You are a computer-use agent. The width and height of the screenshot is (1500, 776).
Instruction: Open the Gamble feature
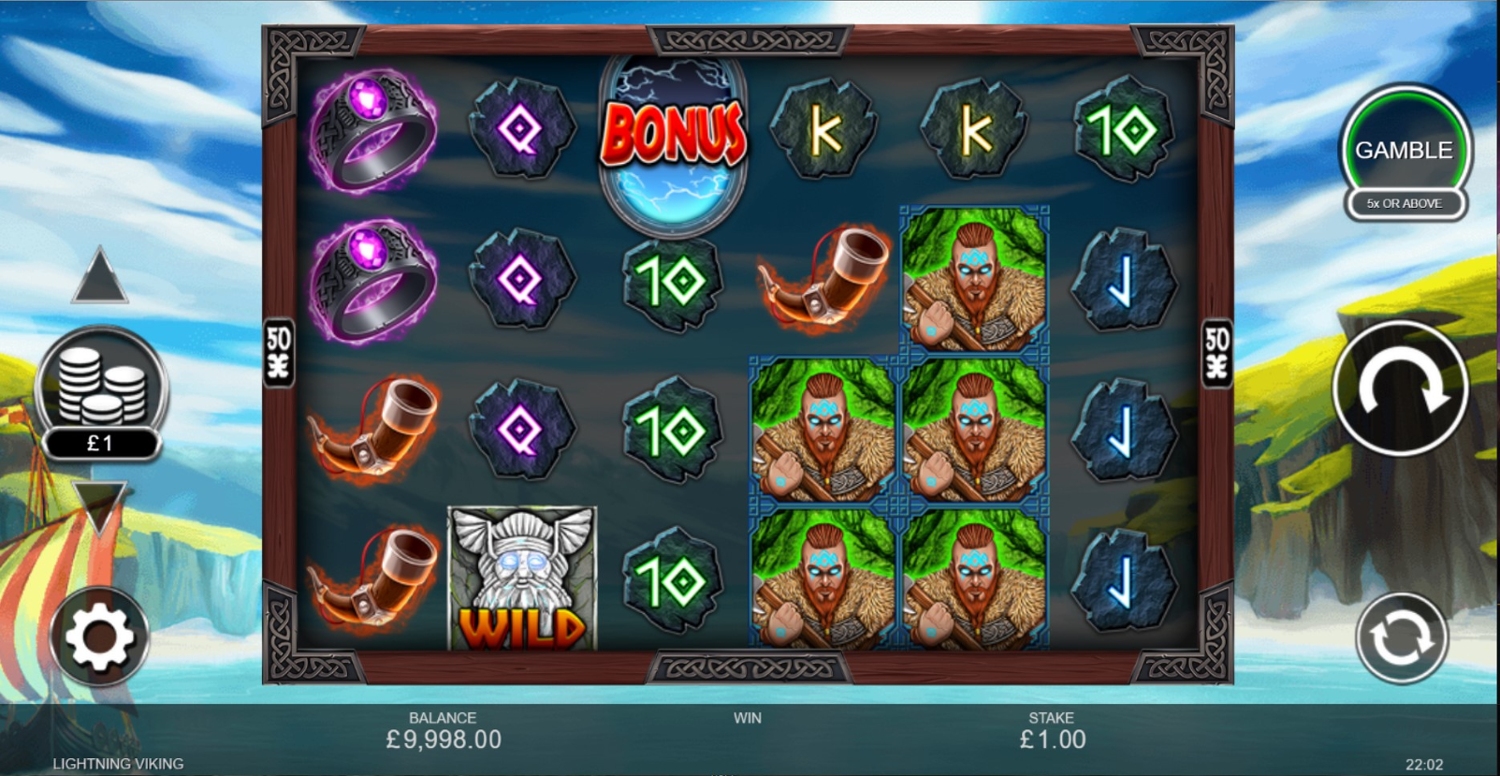(x=1404, y=151)
